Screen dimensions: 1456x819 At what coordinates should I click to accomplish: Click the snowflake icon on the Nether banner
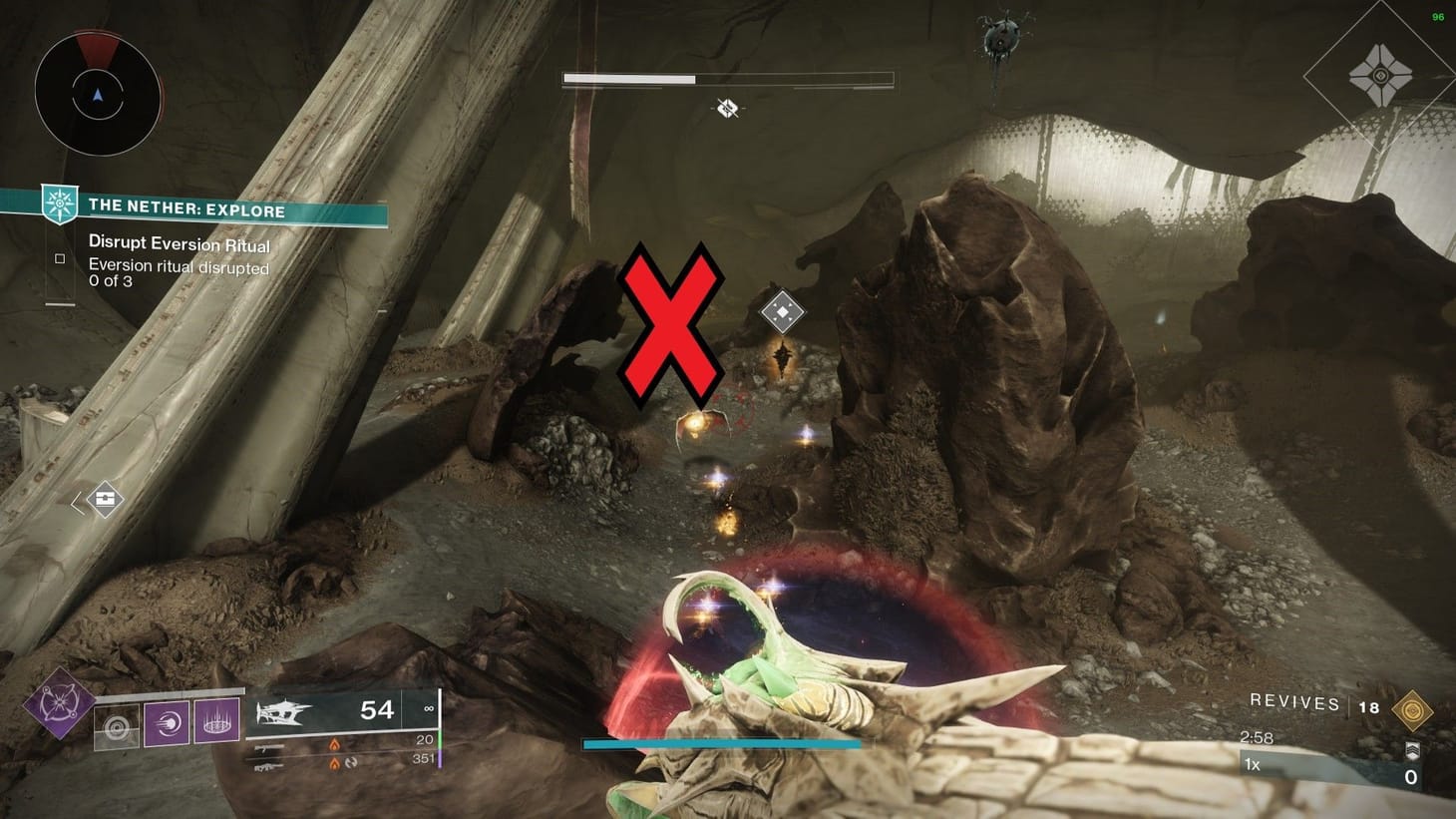[58, 204]
